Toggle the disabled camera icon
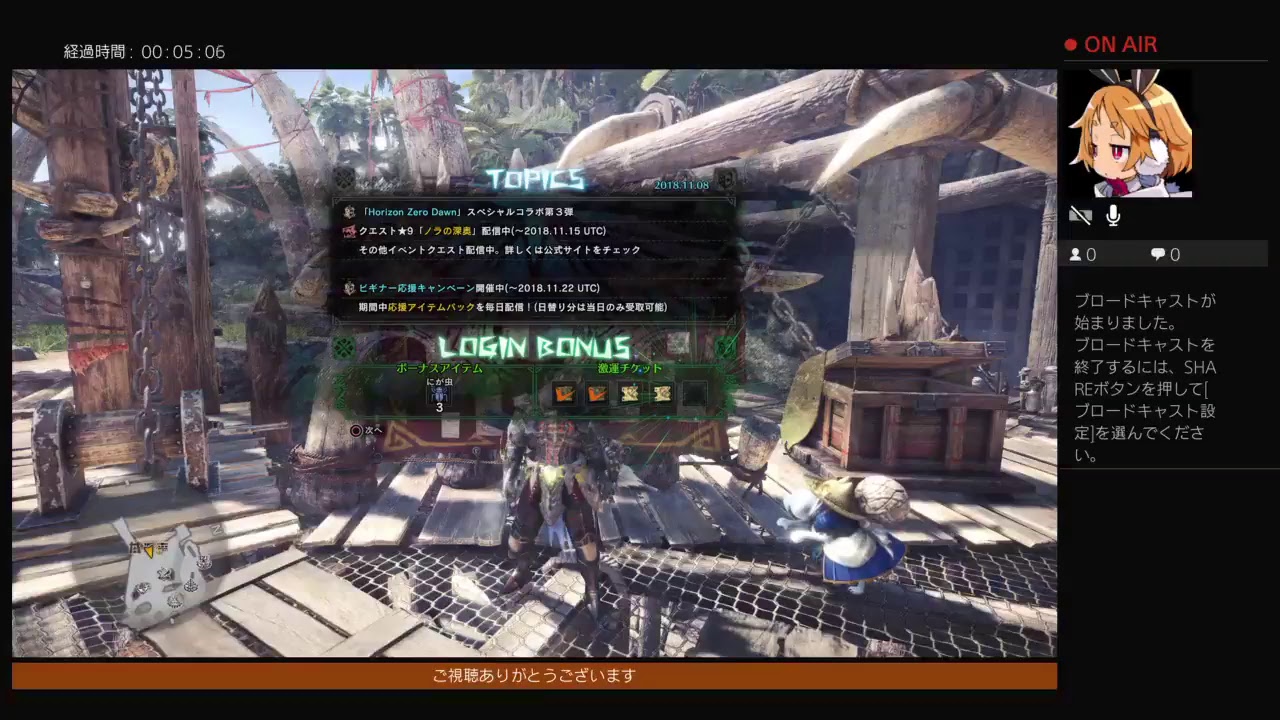The width and height of the screenshot is (1280, 720). 1081,214
